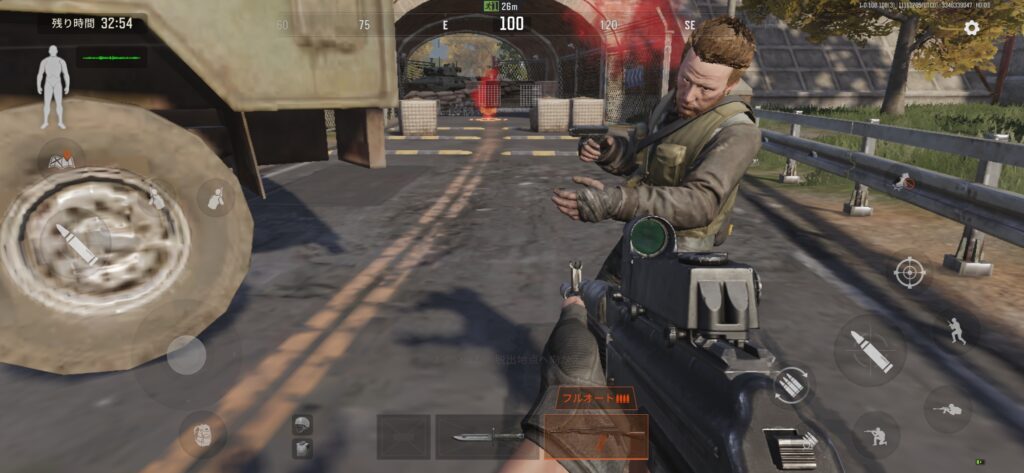This screenshot has height=473, width=1024.
Task: Throw a grenade with the left grenade button
Action: (215, 198)
